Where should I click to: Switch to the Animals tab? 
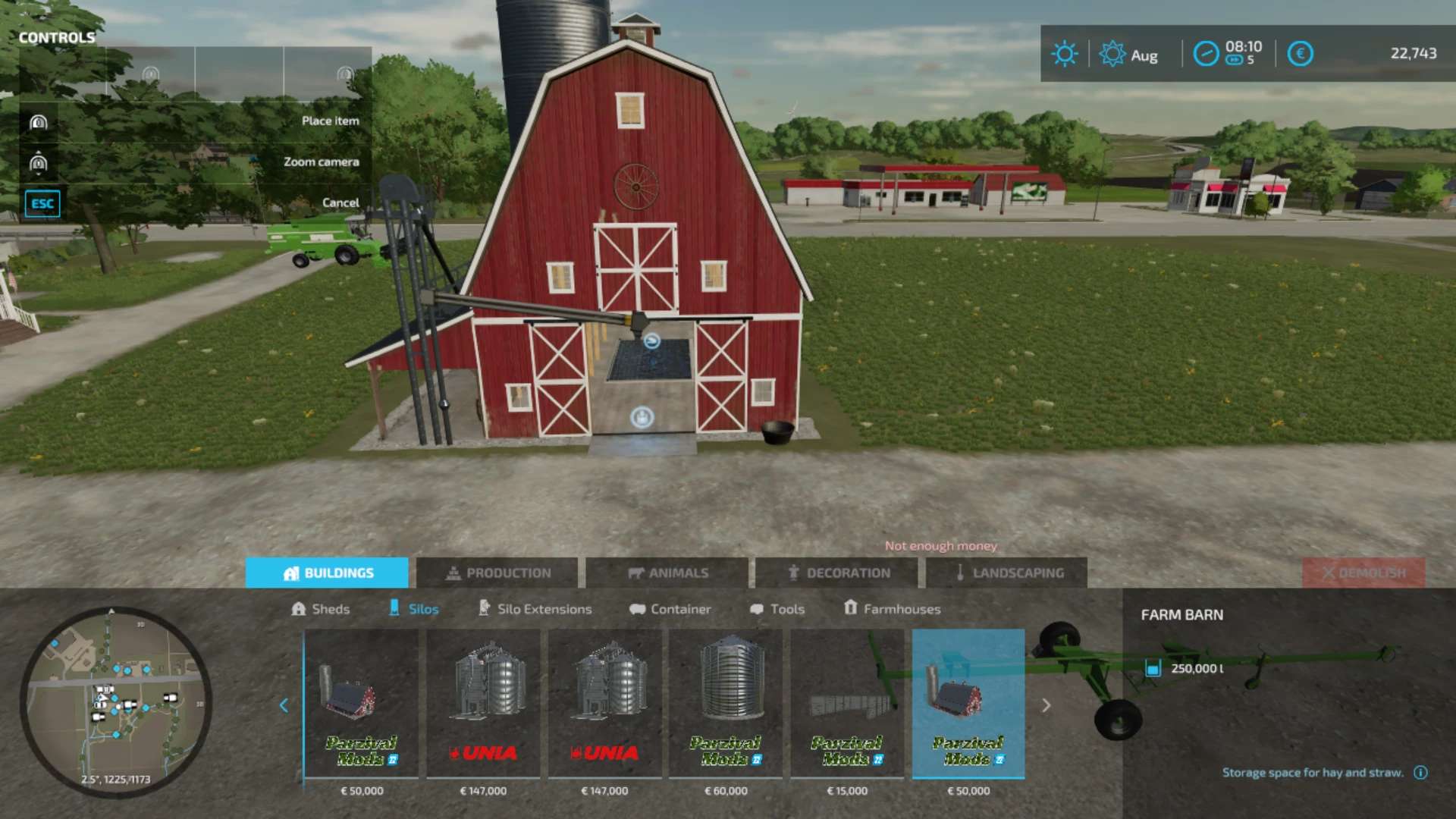coord(667,573)
